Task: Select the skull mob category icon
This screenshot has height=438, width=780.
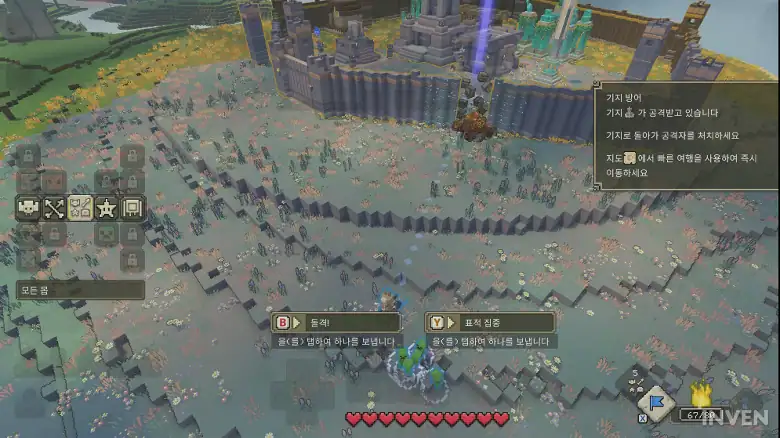Action: [28, 208]
